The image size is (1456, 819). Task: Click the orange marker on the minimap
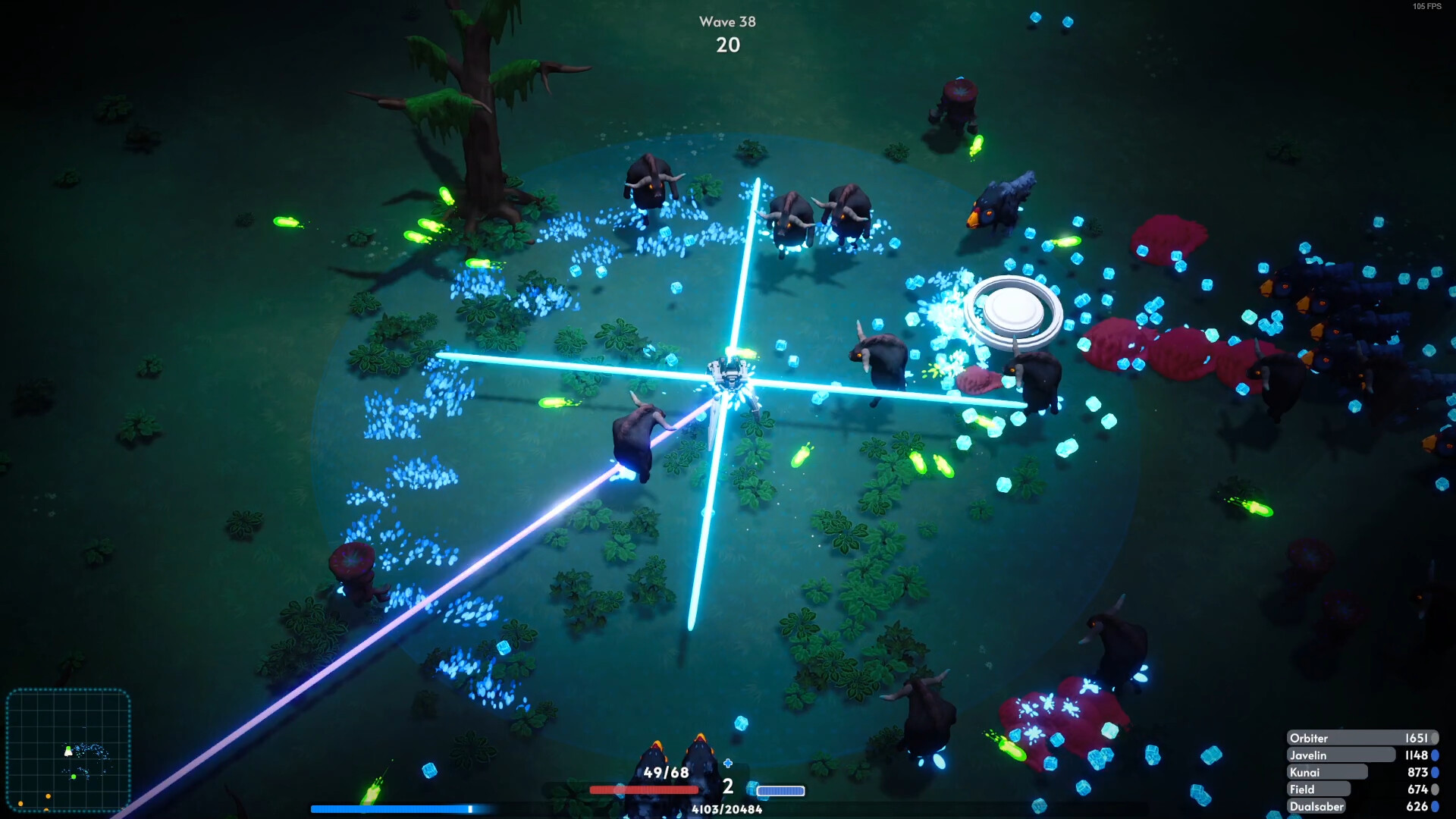tap(47, 797)
